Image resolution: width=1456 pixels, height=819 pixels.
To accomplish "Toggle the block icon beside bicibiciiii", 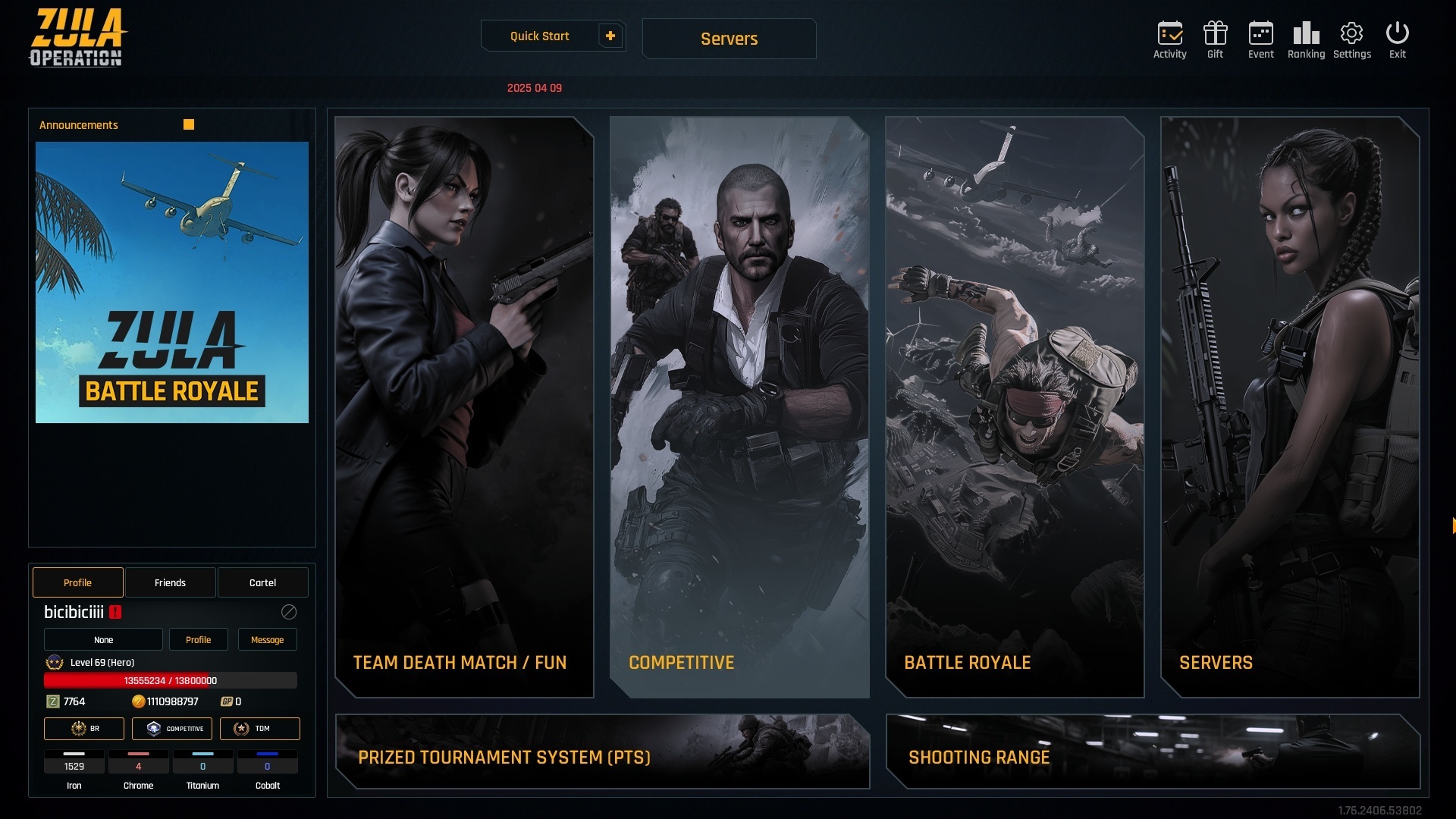I will point(288,613).
